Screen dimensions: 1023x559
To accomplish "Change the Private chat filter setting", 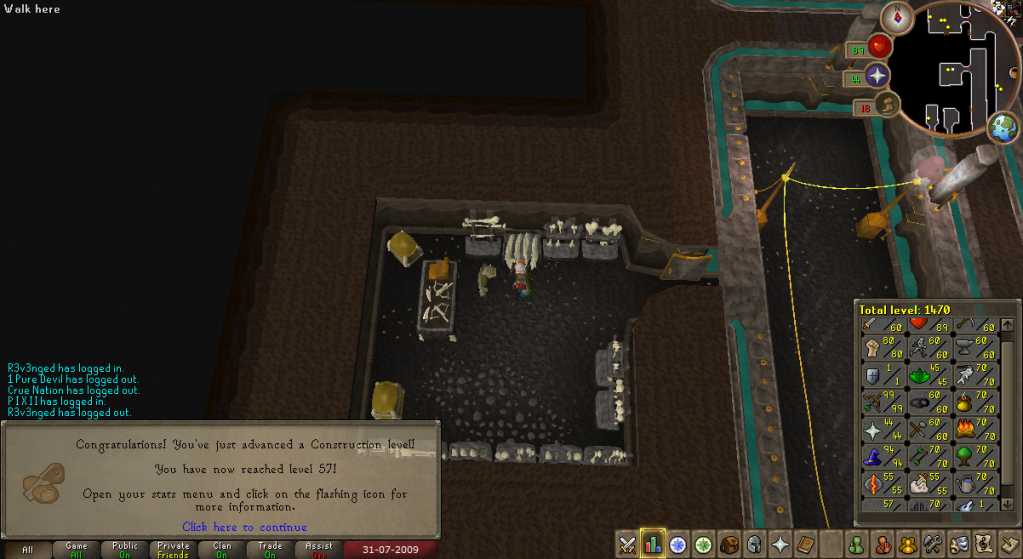I will tap(173, 550).
